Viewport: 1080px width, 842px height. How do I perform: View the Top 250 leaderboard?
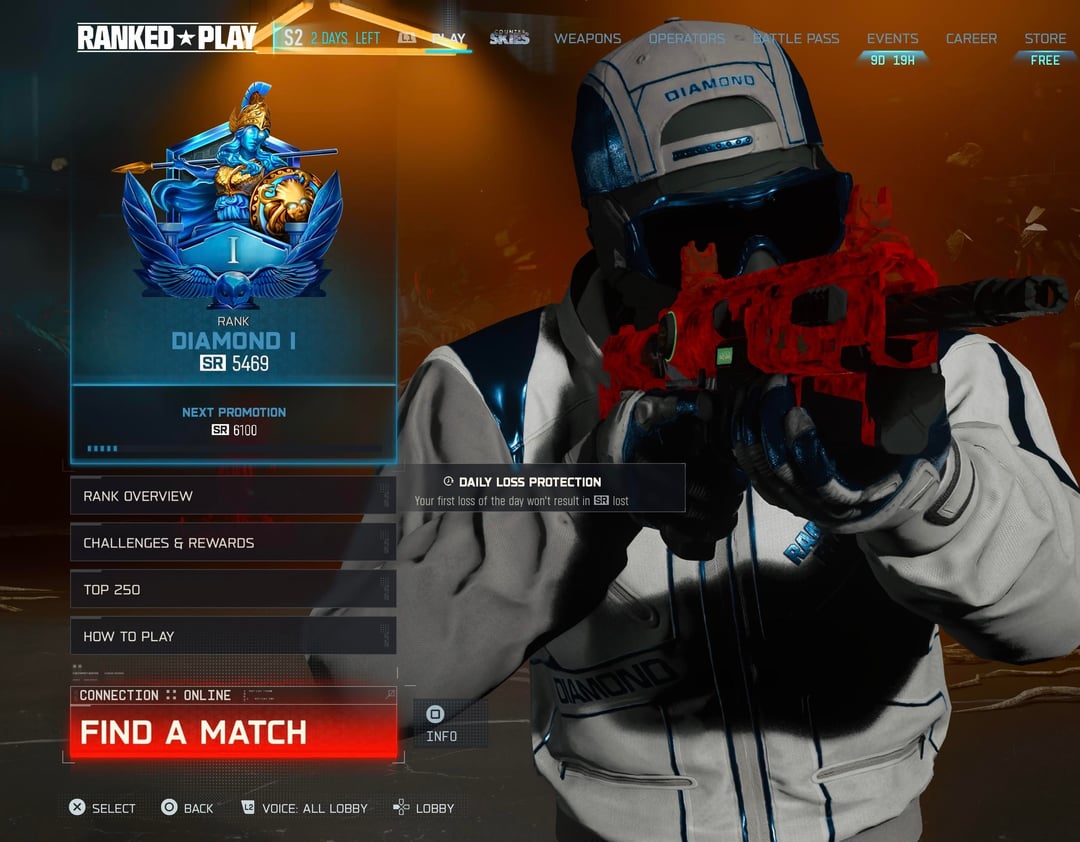tap(233, 590)
